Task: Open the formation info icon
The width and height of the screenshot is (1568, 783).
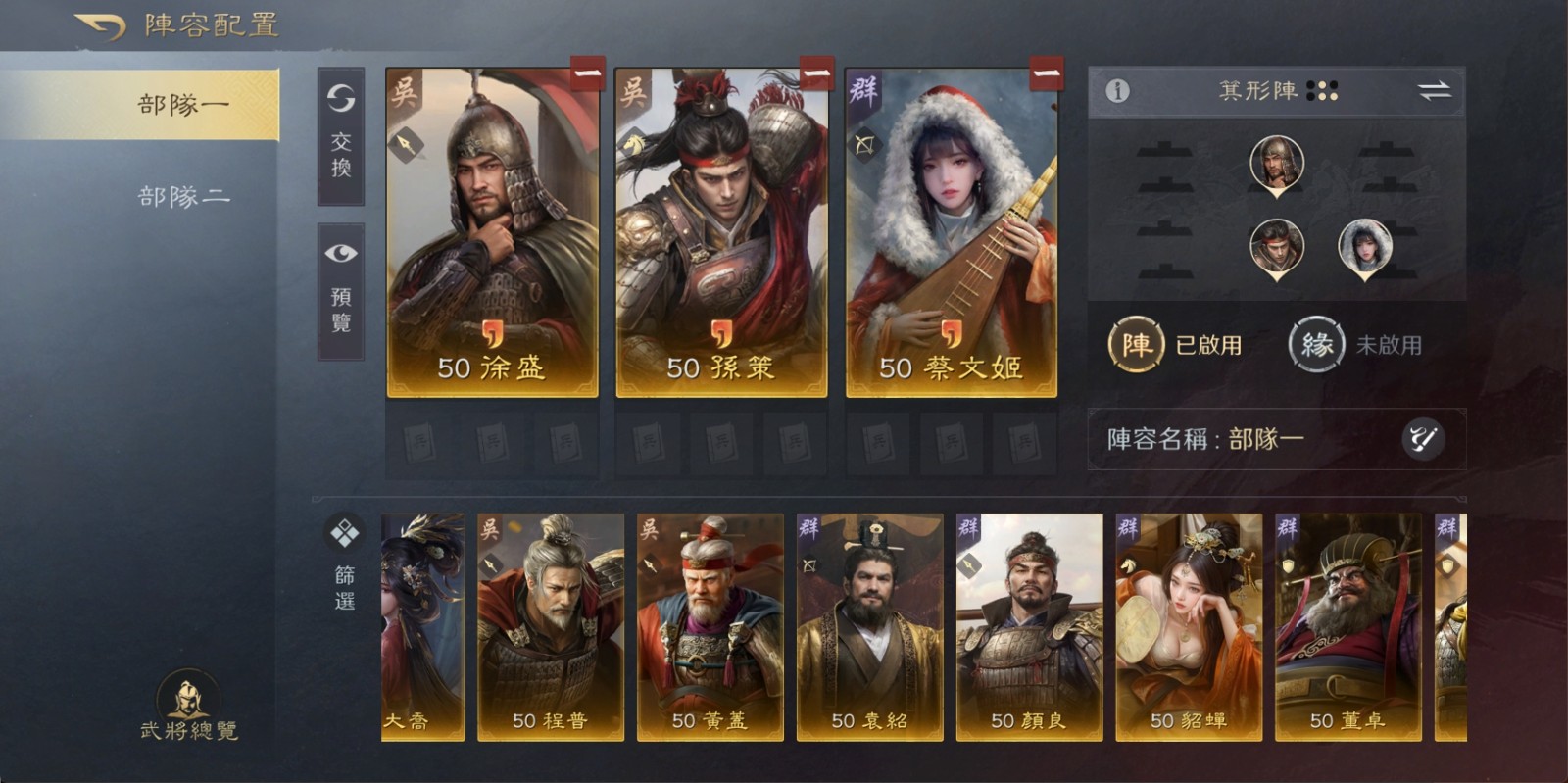Action: coord(1117,91)
